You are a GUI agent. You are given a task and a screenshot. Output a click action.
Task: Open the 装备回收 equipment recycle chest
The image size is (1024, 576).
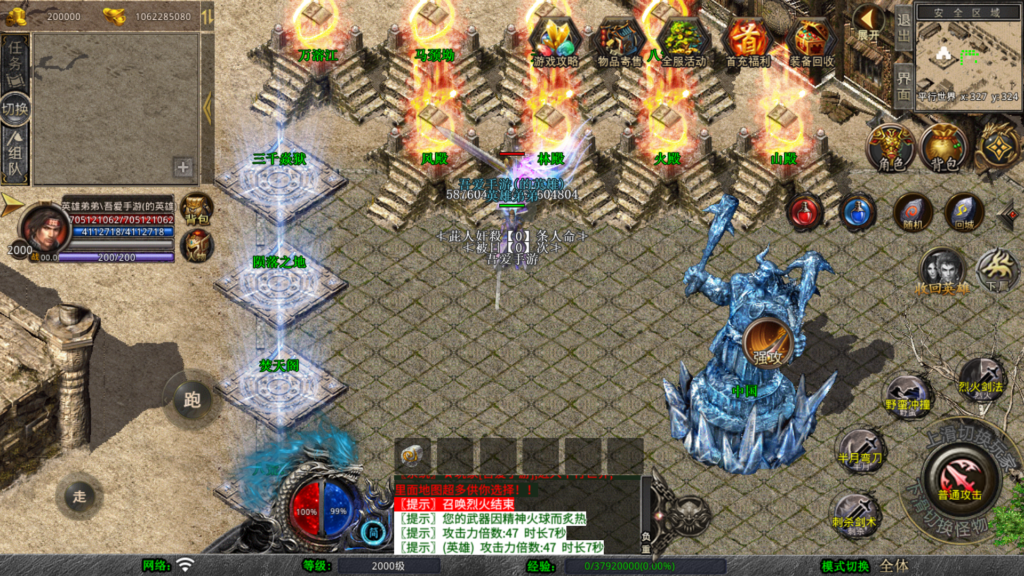click(811, 40)
